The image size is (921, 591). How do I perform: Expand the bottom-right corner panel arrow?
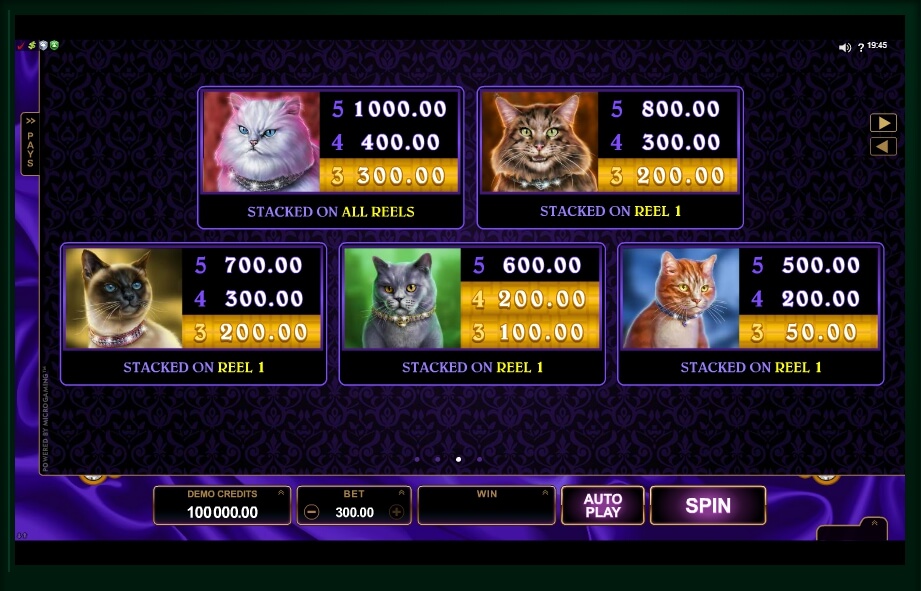tap(873, 523)
